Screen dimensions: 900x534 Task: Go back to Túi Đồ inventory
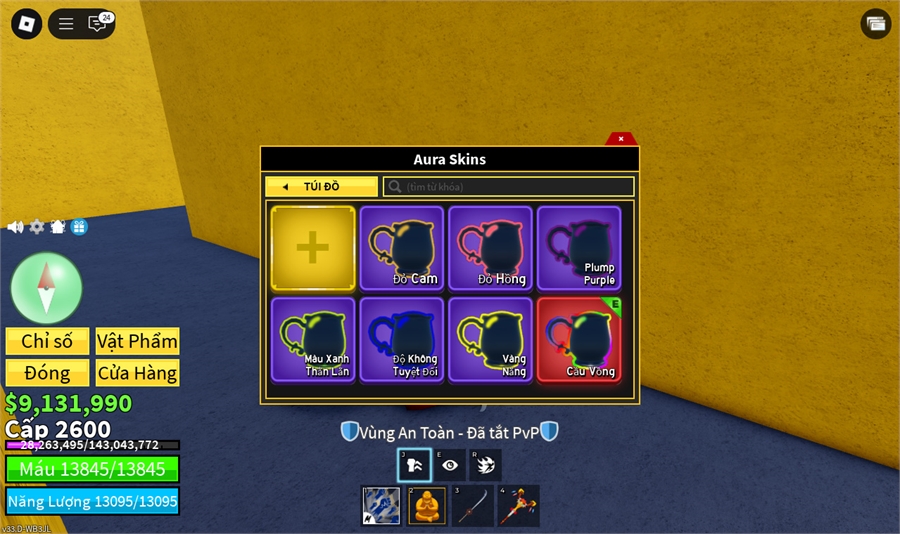pyautogui.click(x=321, y=187)
